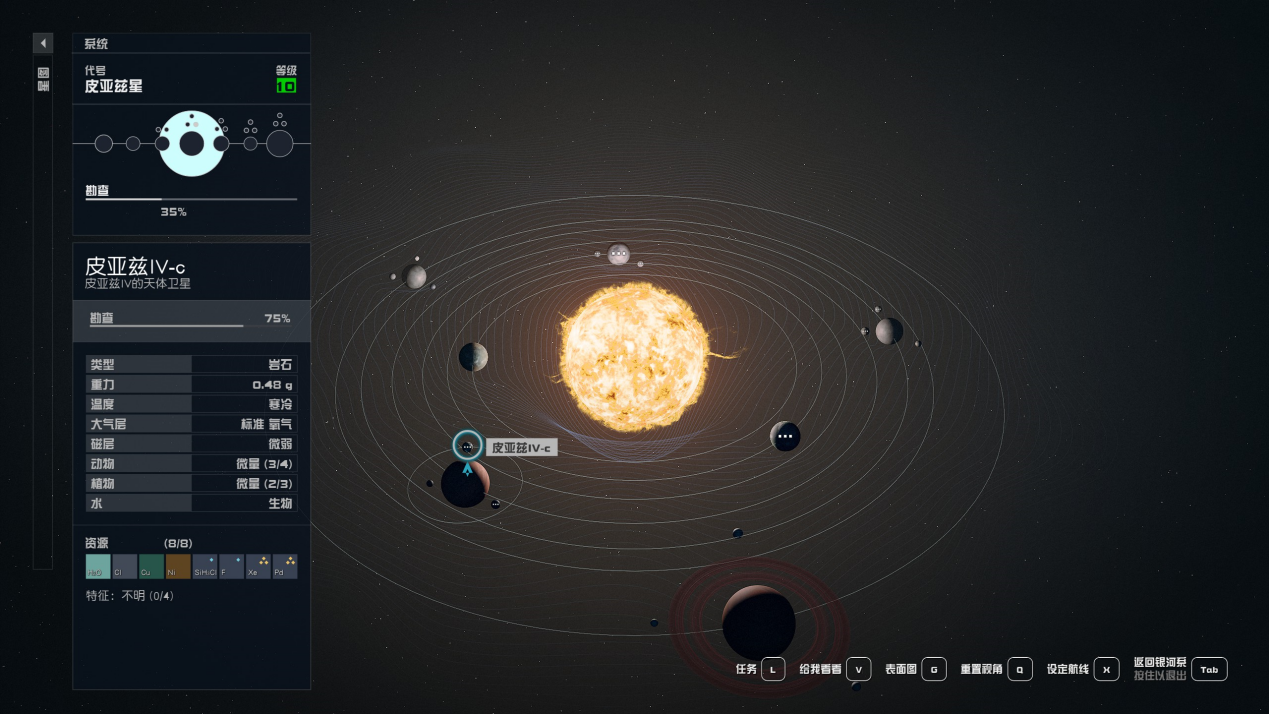Select the red ringed gas giant

click(x=759, y=622)
